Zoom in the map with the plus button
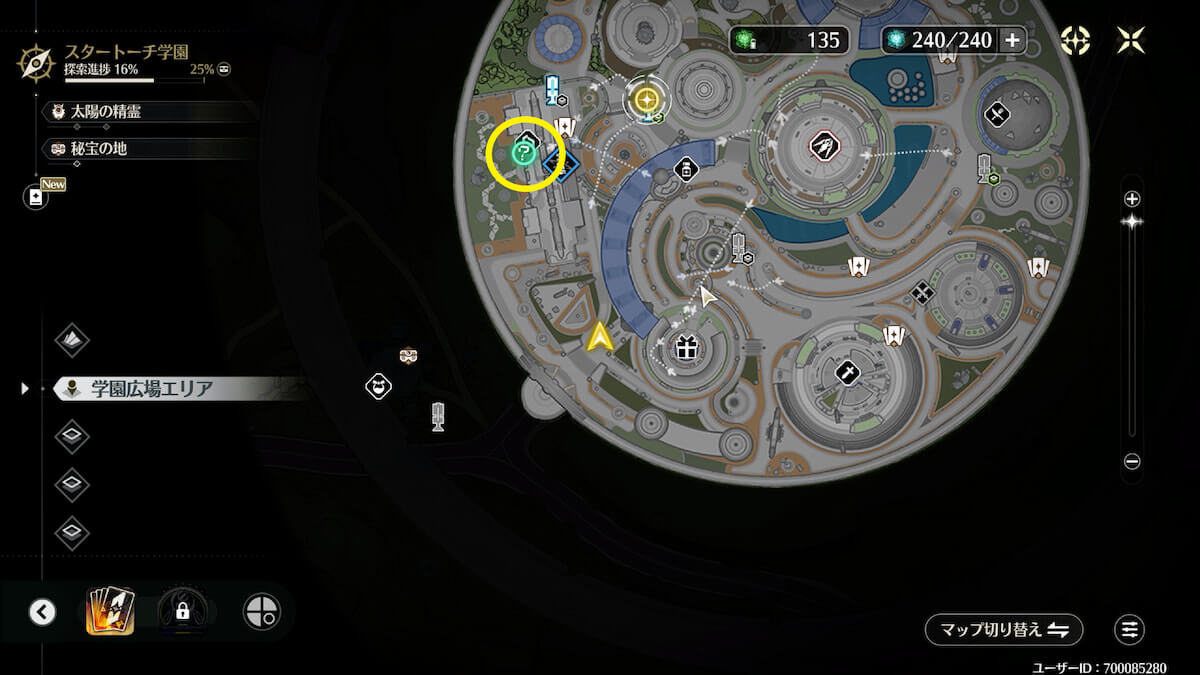 [1132, 198]
